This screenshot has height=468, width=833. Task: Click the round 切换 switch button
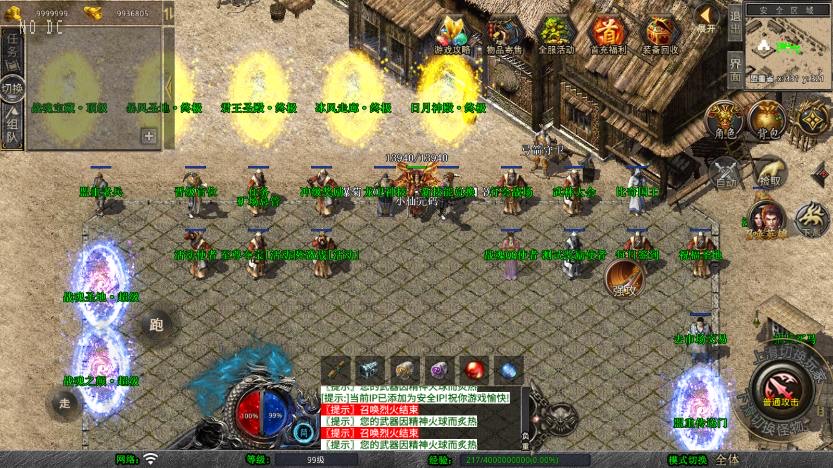tap(13, 86)
